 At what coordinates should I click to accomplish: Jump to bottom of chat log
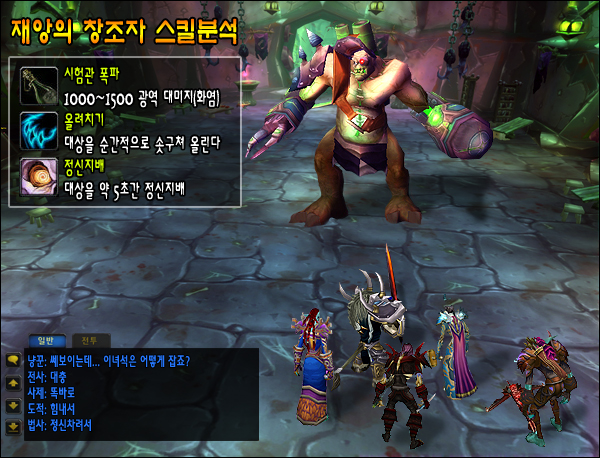[13, 427]
